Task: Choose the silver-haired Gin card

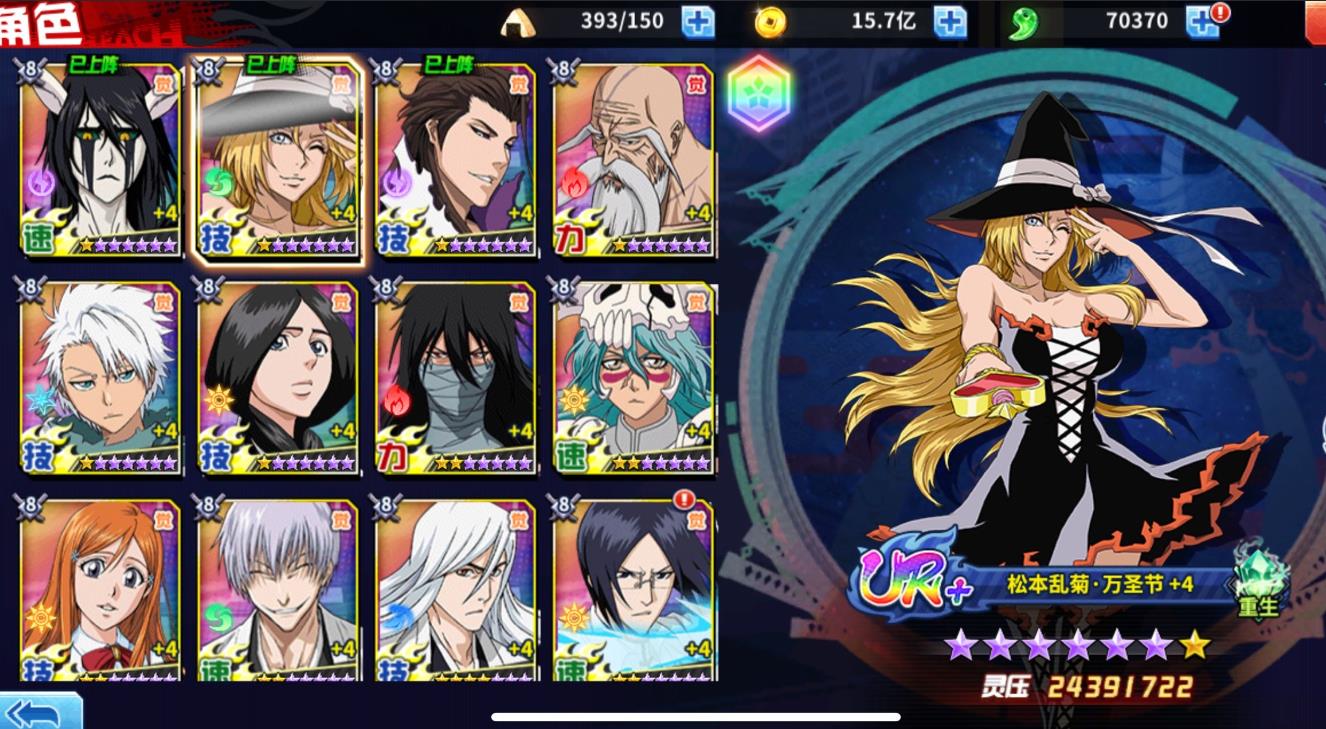Action: pos(278,590)
